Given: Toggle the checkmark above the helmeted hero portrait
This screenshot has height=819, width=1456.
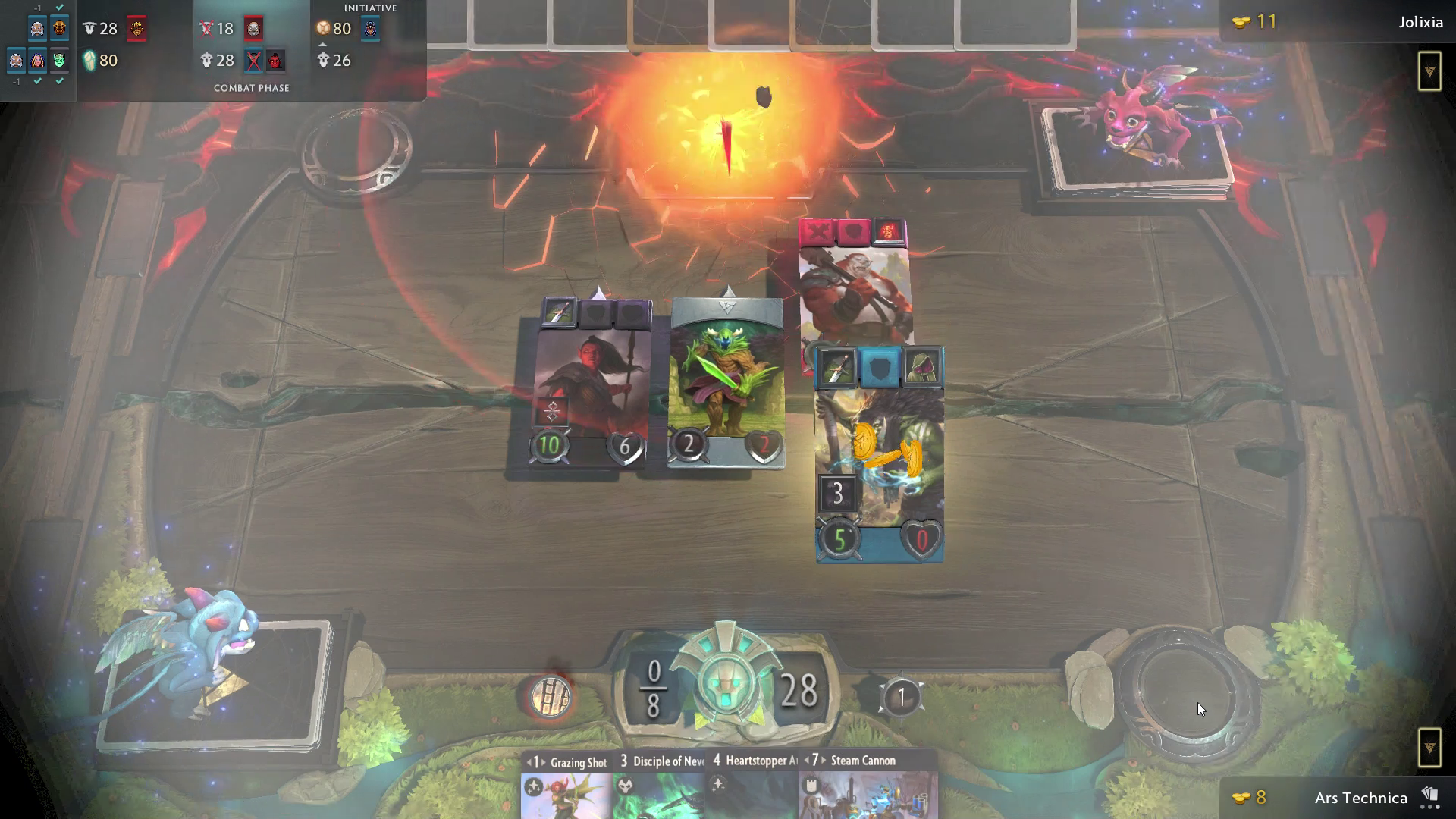Looking at the screenshot, I should pos(59,8).
